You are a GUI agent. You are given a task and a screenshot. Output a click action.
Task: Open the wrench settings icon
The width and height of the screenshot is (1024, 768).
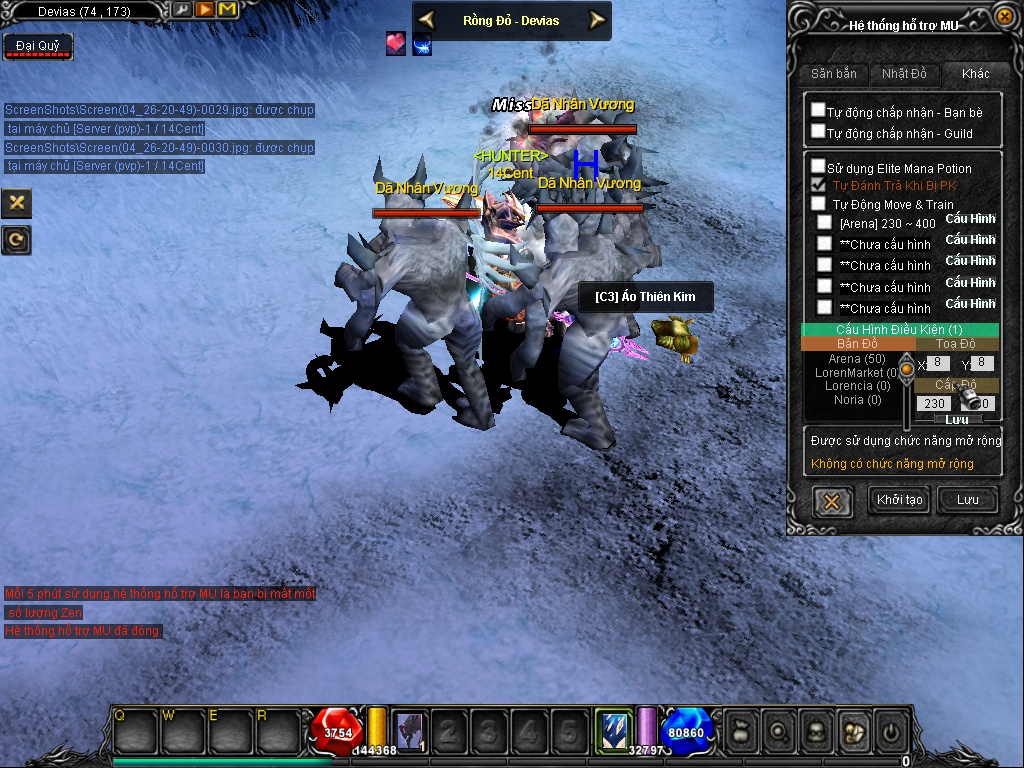[182, 10]
